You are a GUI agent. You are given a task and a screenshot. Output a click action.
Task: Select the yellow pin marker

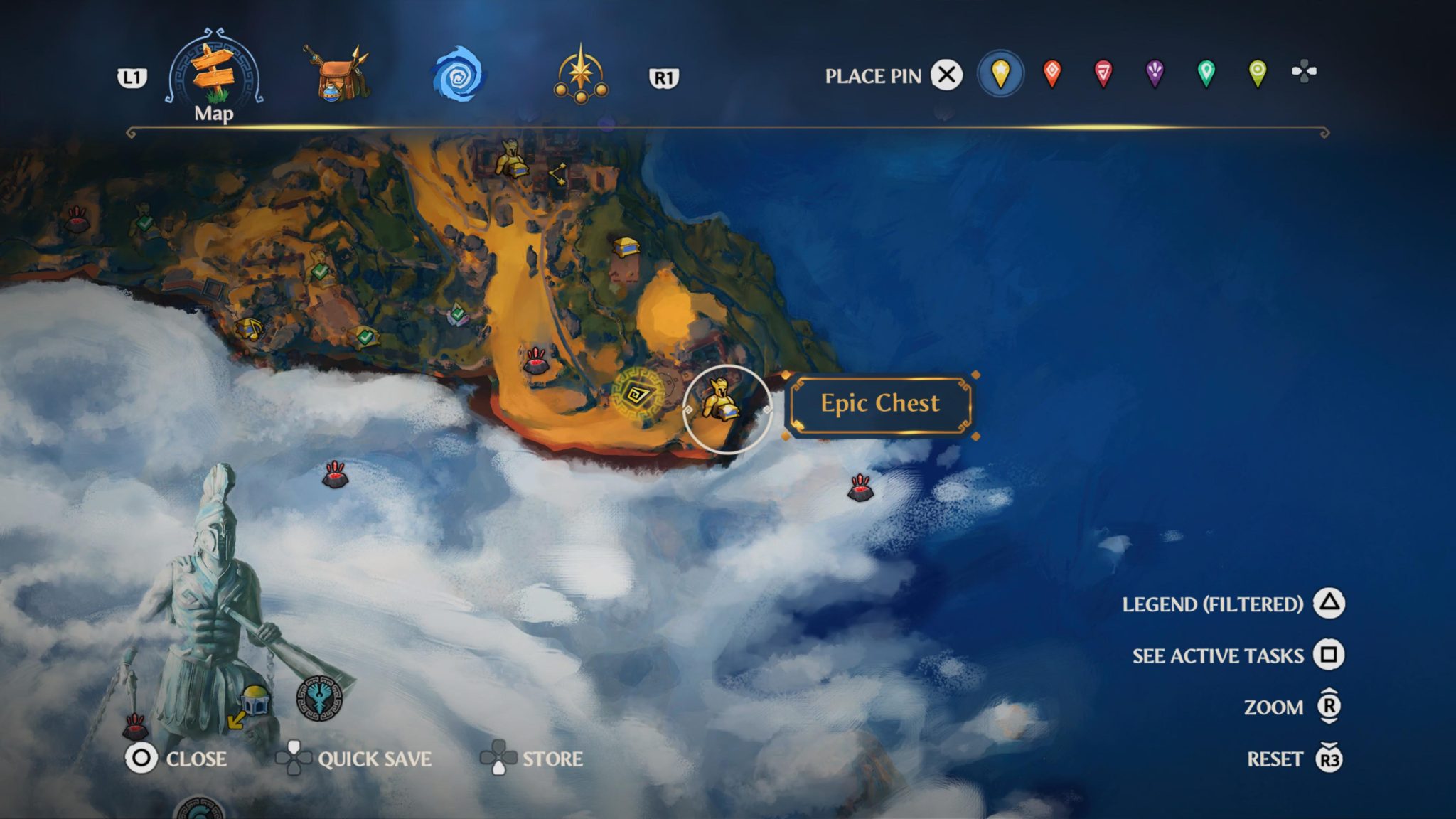click(x=1001, y=73)
